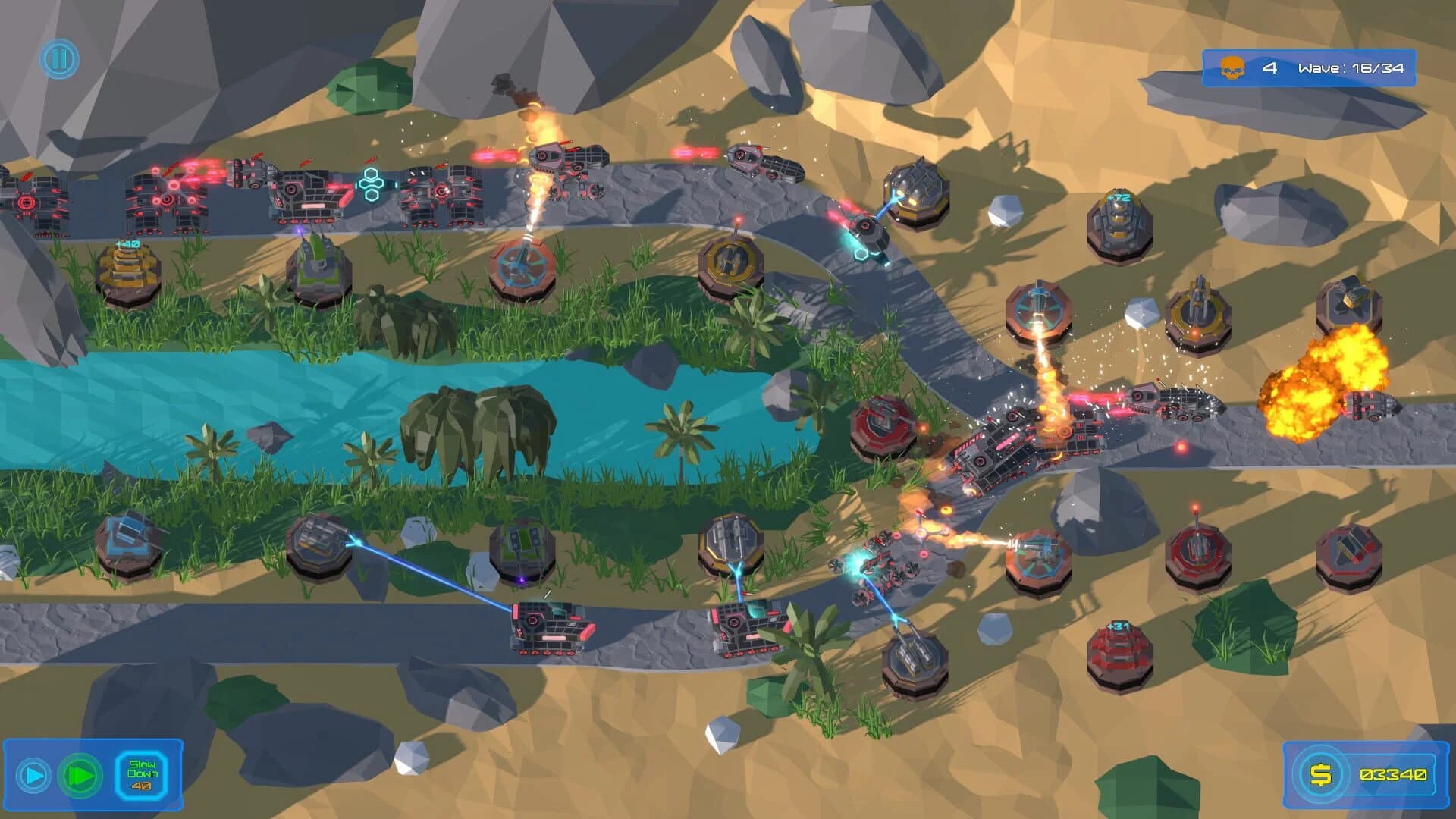Pause the game using the top-left pause icon
1456x819 pixels.
[59, 59]
